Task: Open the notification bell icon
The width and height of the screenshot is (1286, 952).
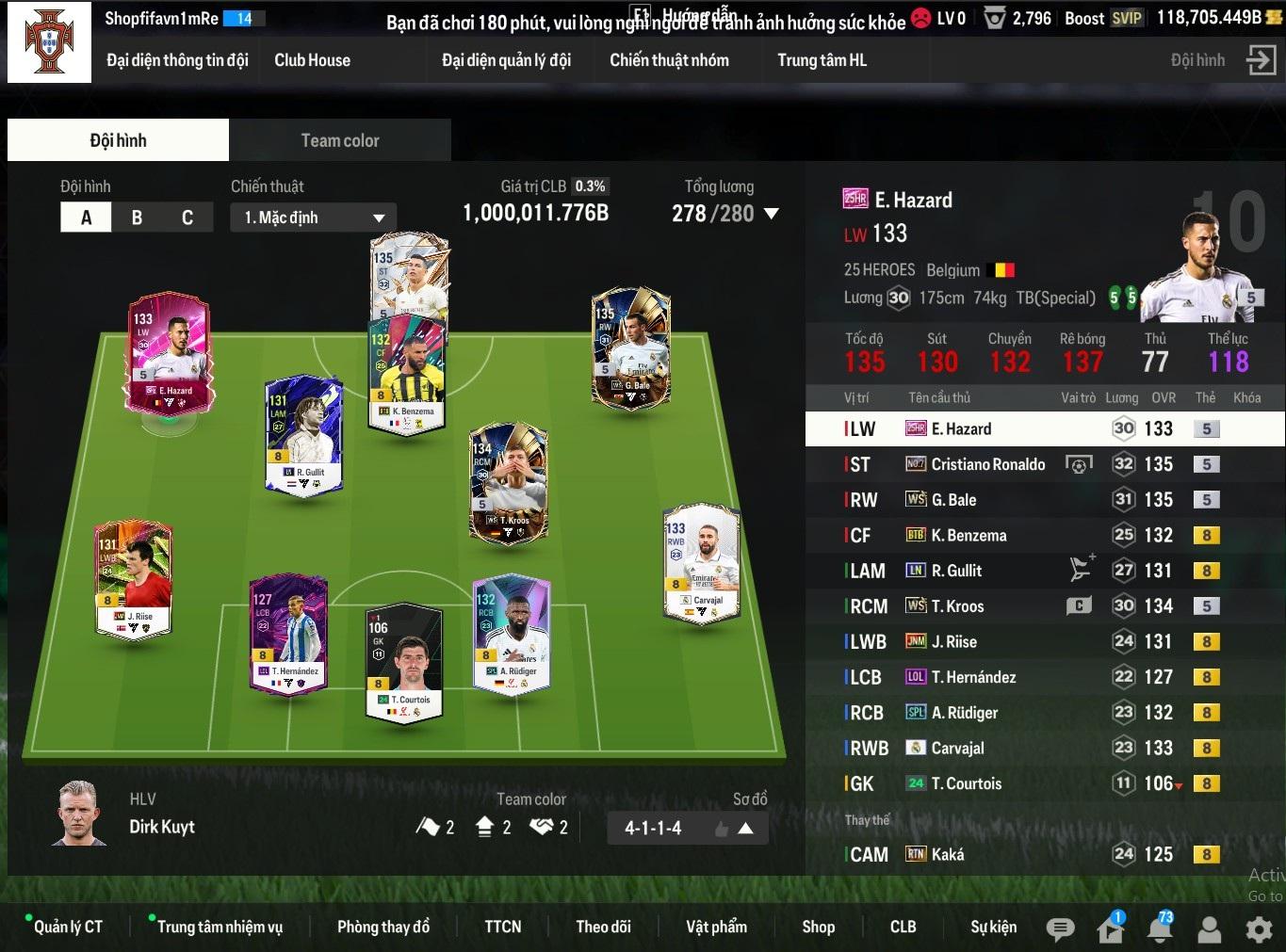Action: (x=1160, y=929)
